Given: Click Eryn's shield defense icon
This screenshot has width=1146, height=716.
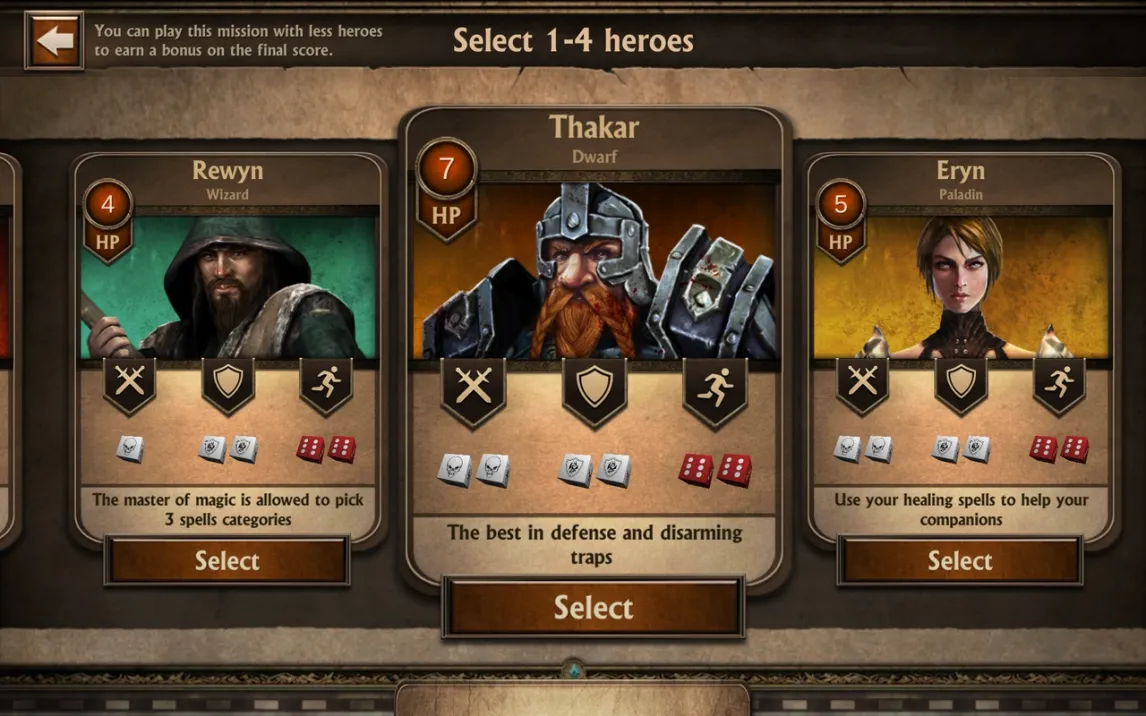Looking at the screenshot, I should click(960, 382).
